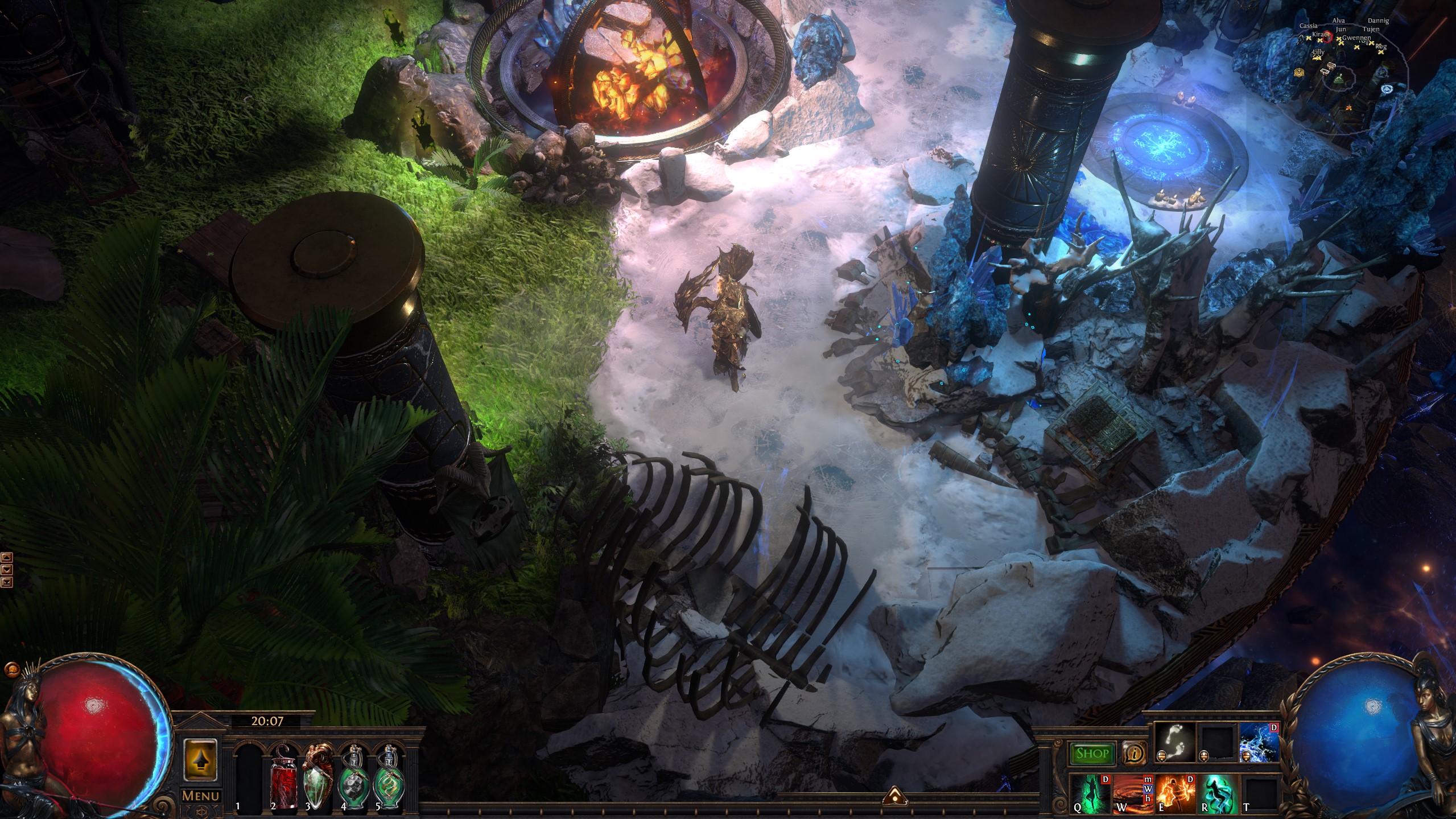Open the green Shop button
This screenshot has width=1456, height=819.
point(1092,754)
